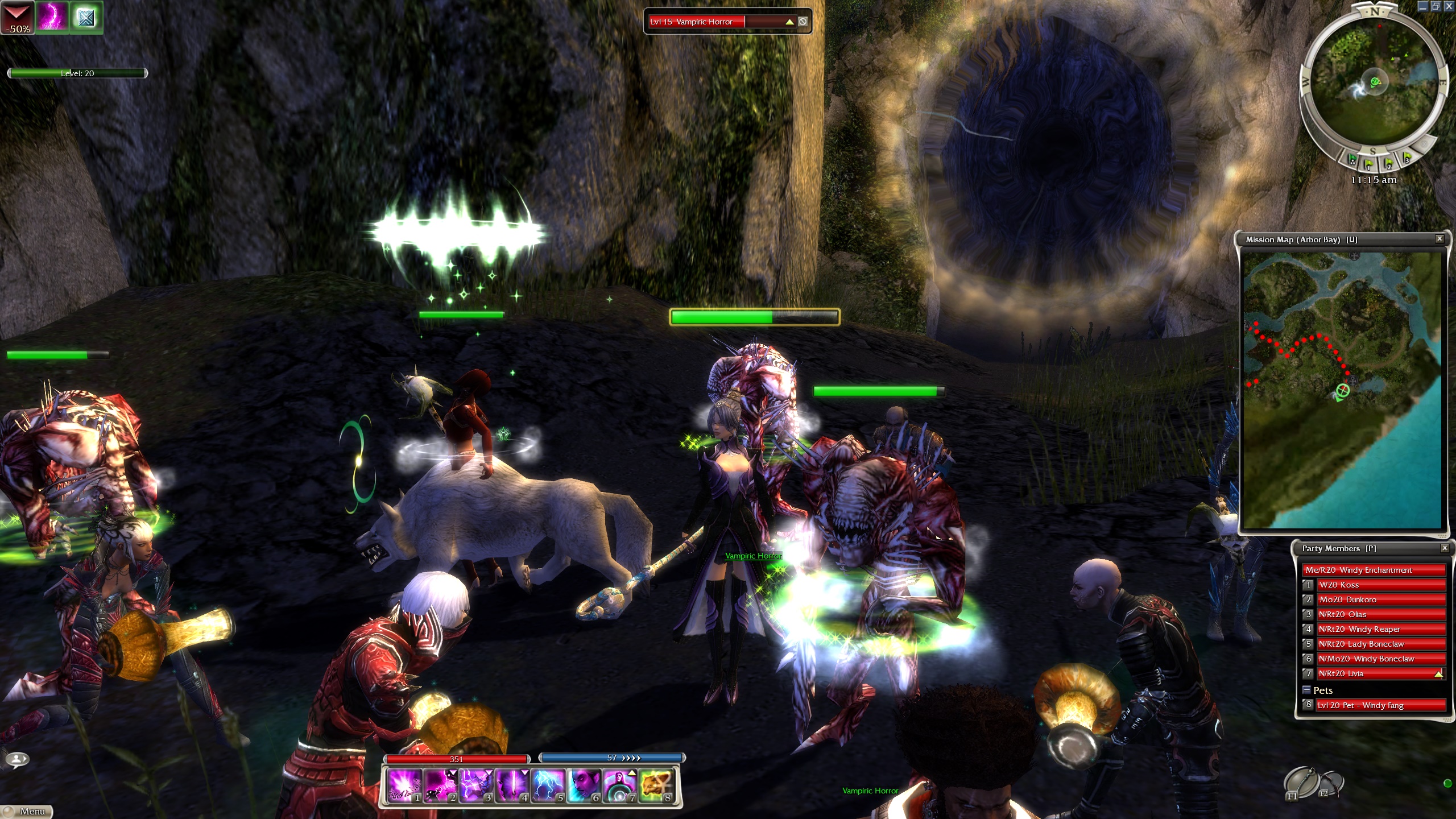Collapse the Pets section
This screenshot has width=1456, height=819.
click(1306, 690)
